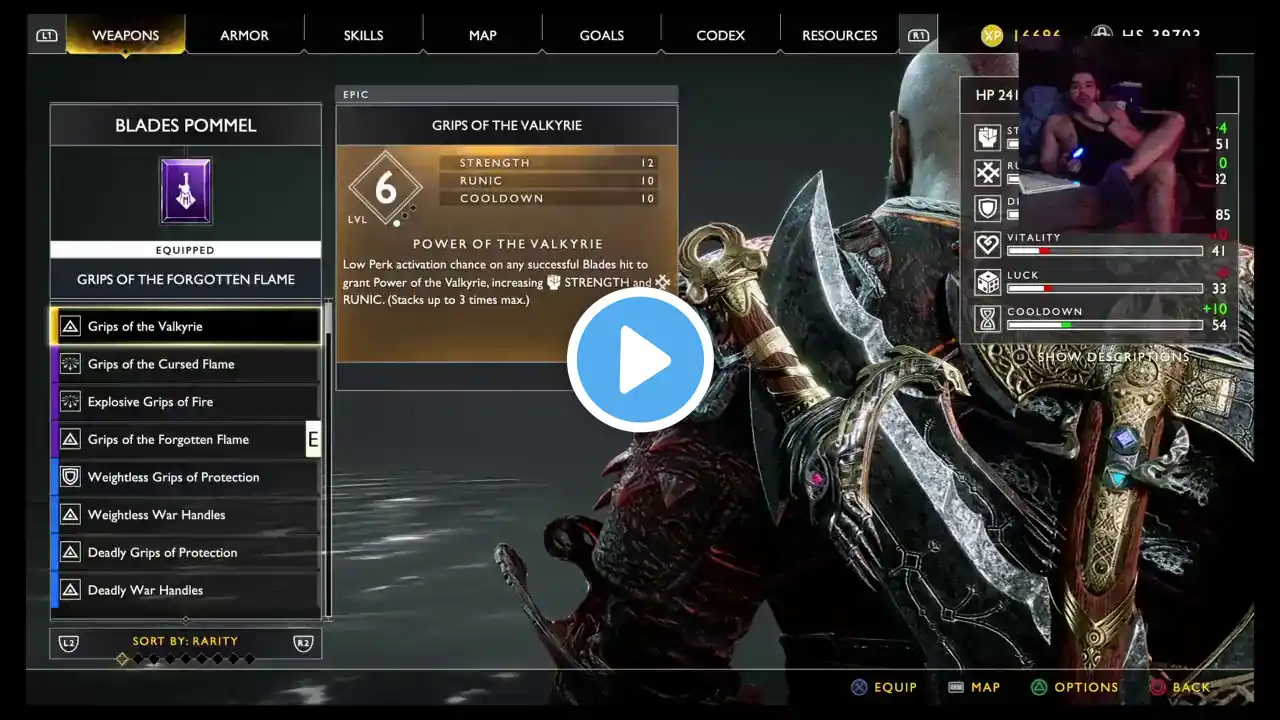The height and width of the screenshot is (720, 1280).
Task: Open the Codex tab
Action: point(720,35)
